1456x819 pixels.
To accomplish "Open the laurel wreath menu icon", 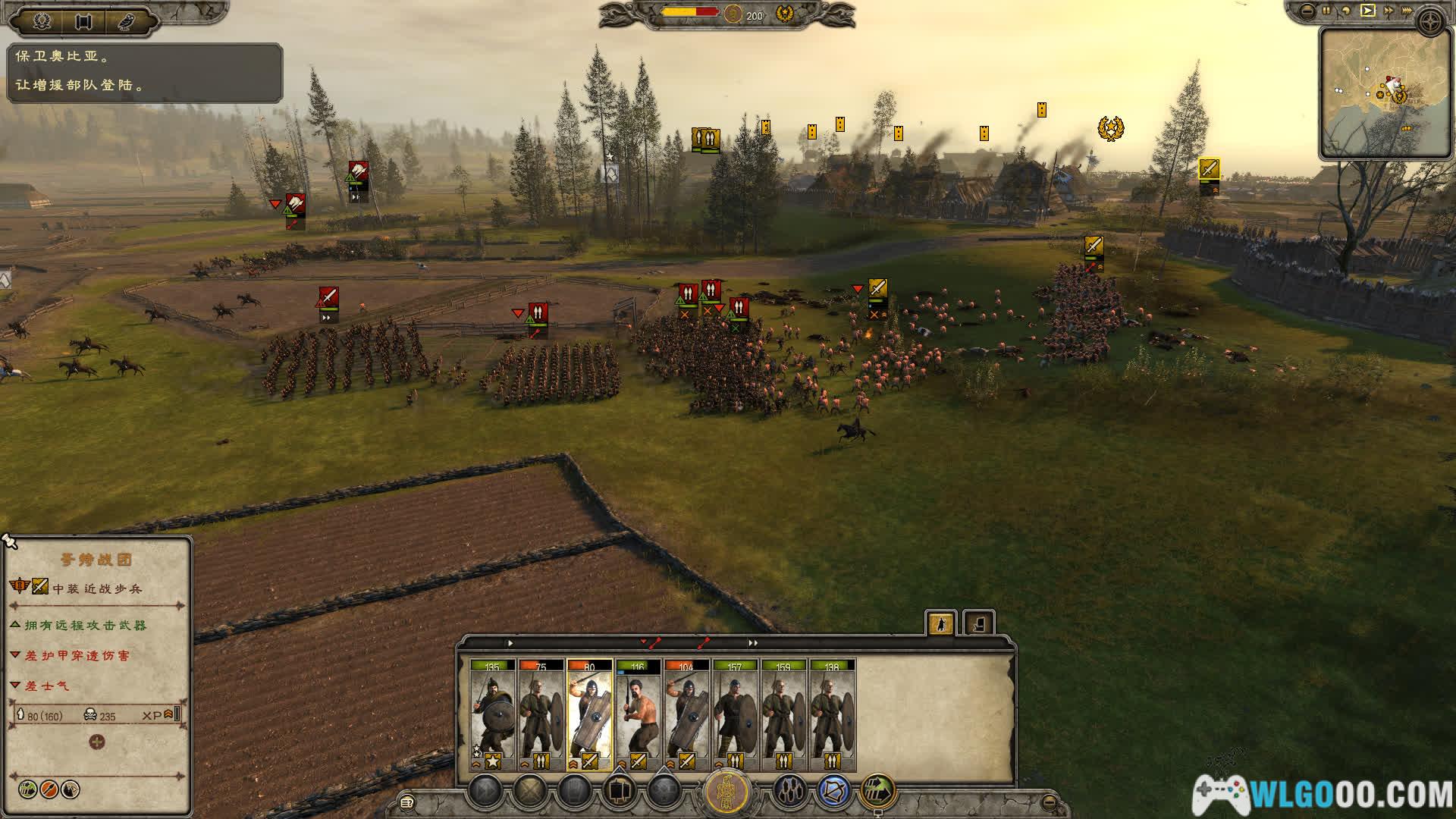I will (x=42, y=22).
